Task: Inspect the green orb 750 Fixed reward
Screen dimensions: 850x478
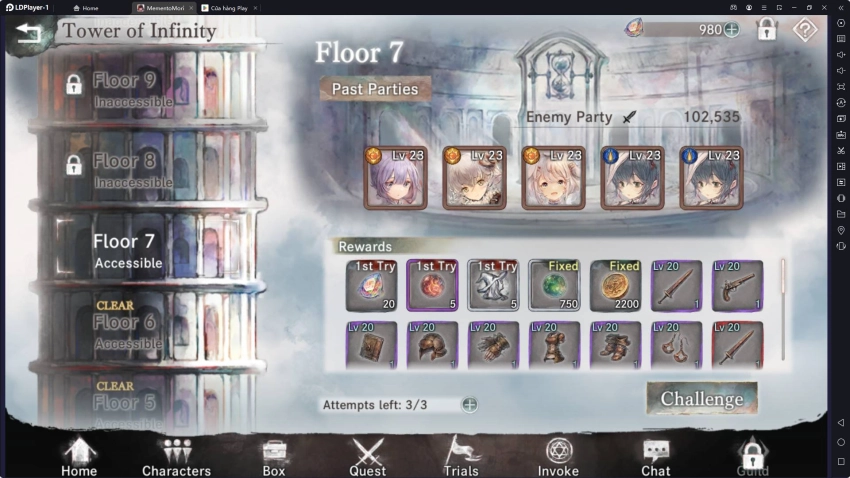Action: pyautogui.click(x=554, y=285)
